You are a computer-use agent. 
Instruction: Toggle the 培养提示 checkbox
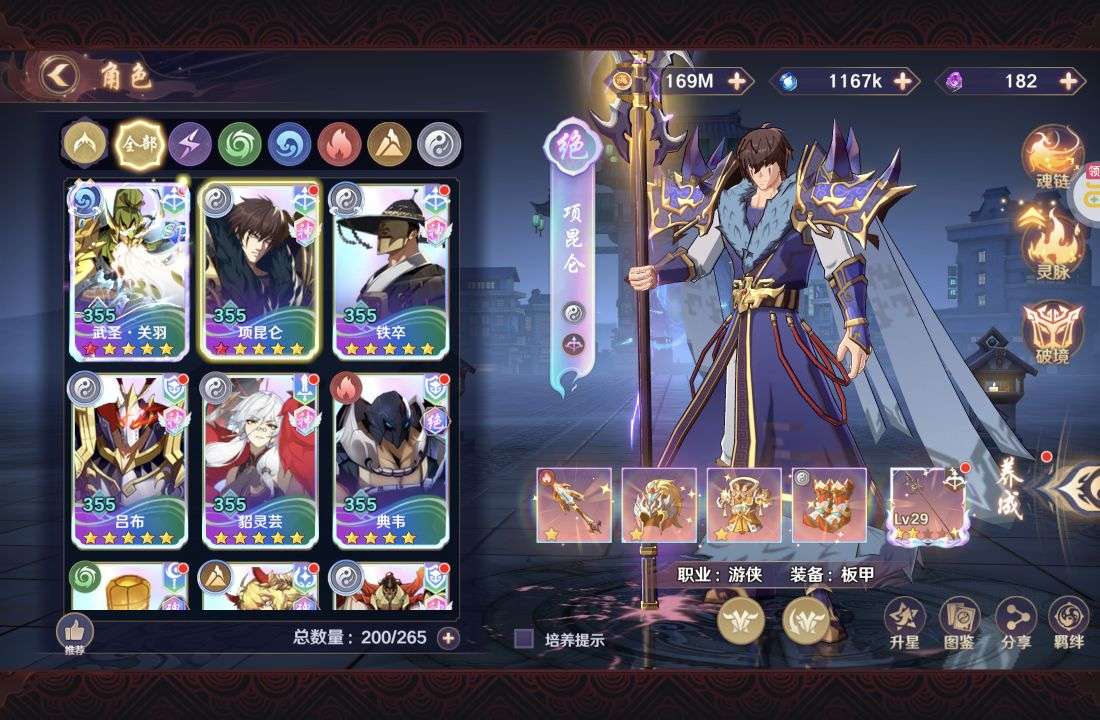(524, 639)
